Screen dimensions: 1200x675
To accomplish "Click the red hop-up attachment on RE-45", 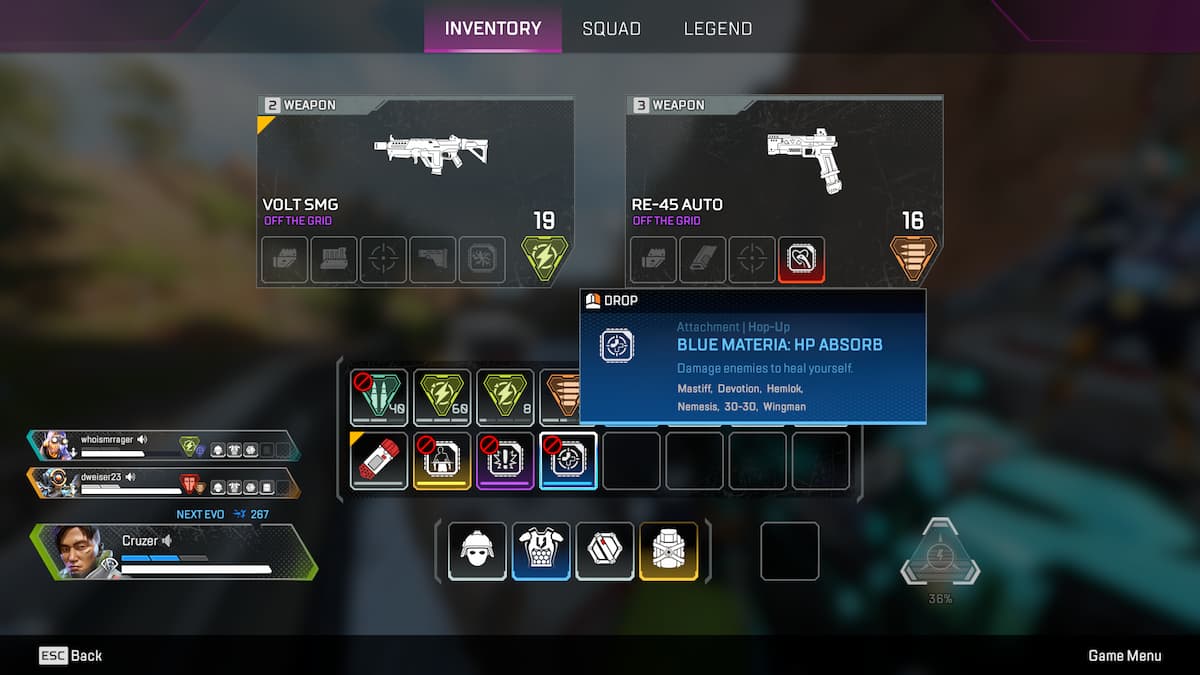I will (801, 260).
